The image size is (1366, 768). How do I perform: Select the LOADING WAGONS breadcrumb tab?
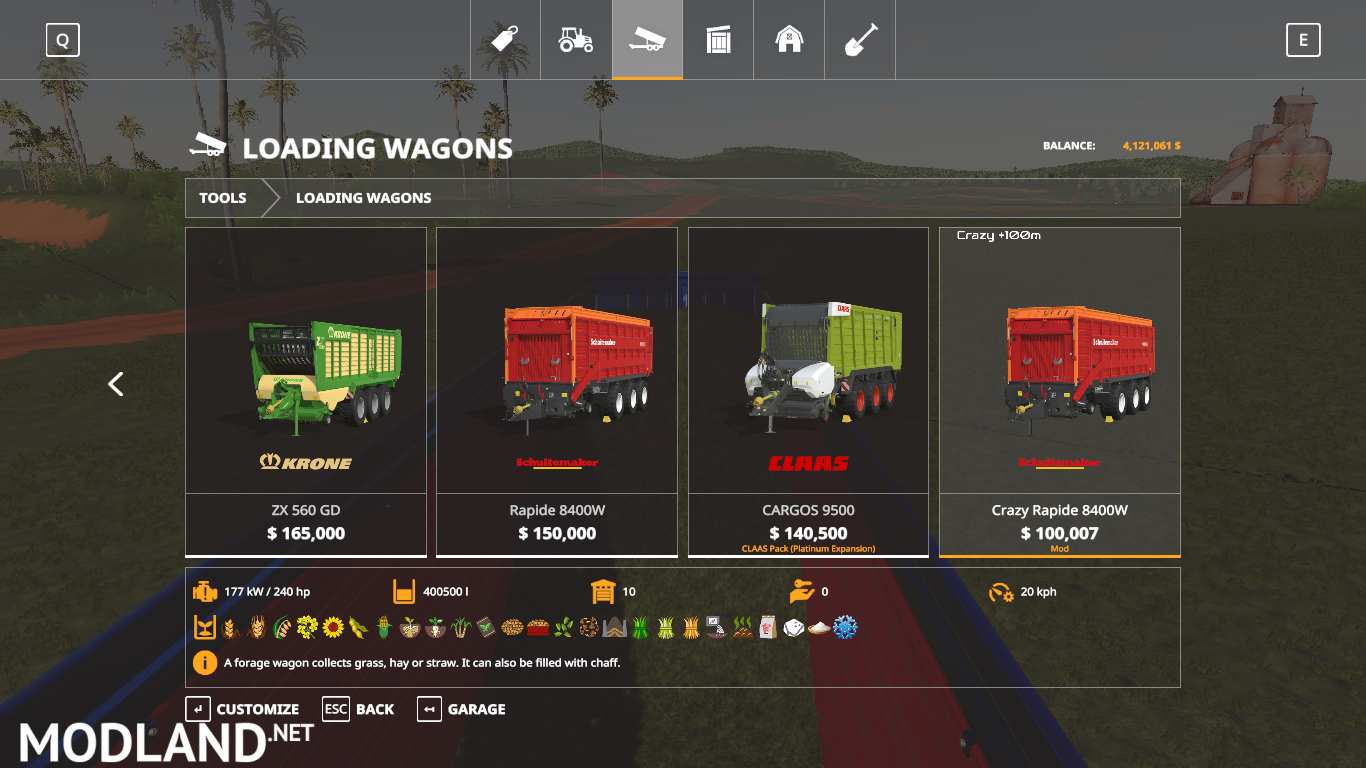pos(363,198)
